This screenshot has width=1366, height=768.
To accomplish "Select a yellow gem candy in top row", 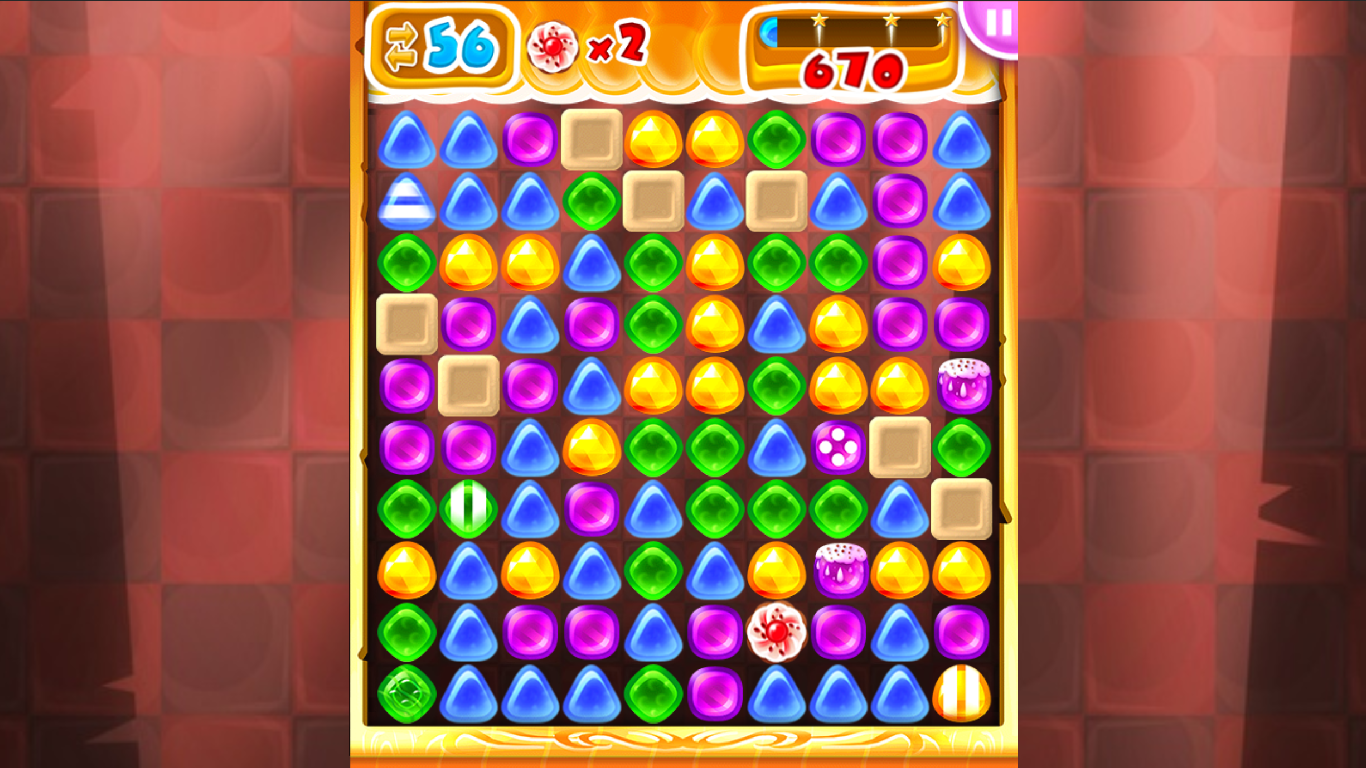I will point(651,138).
